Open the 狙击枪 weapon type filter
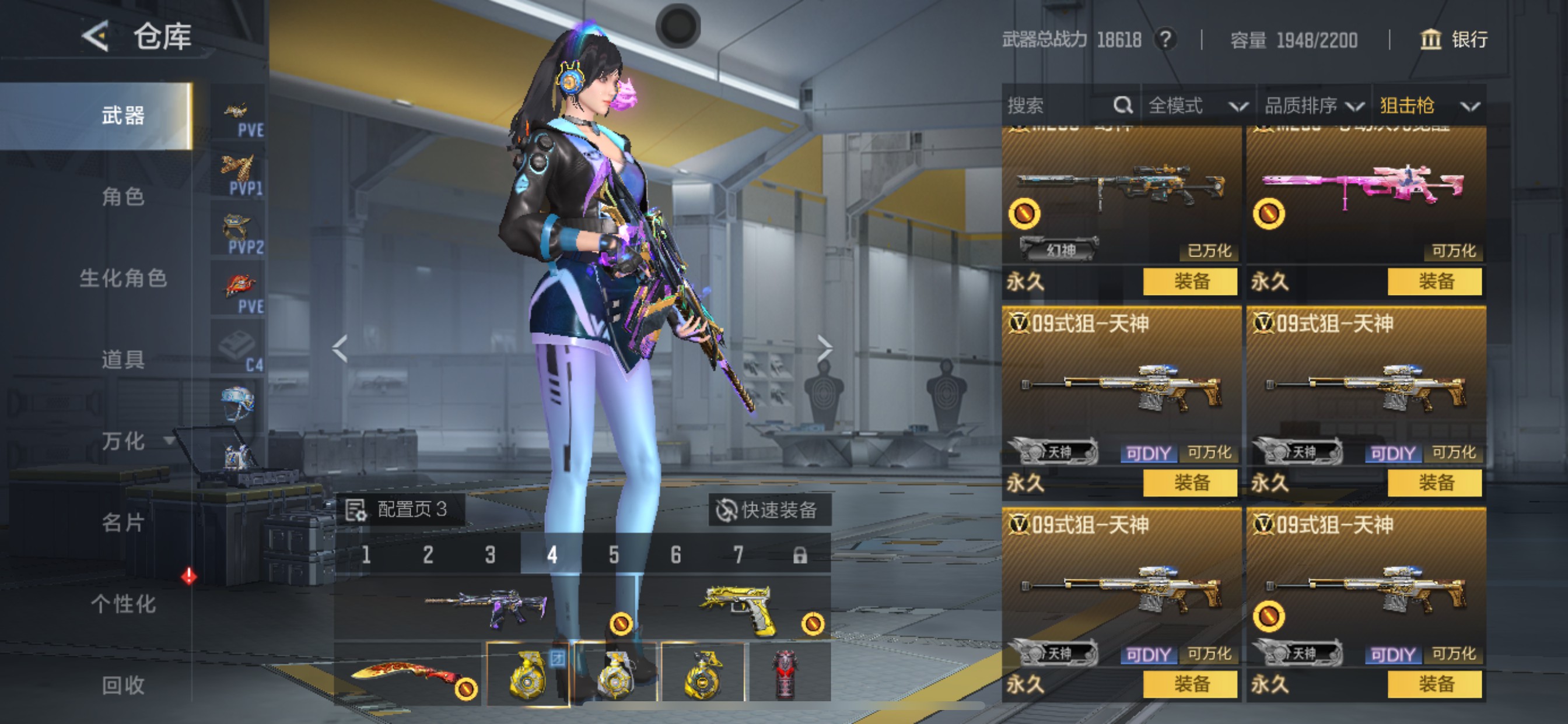This screenshot has width=1568, height=724. (1428, 106)
